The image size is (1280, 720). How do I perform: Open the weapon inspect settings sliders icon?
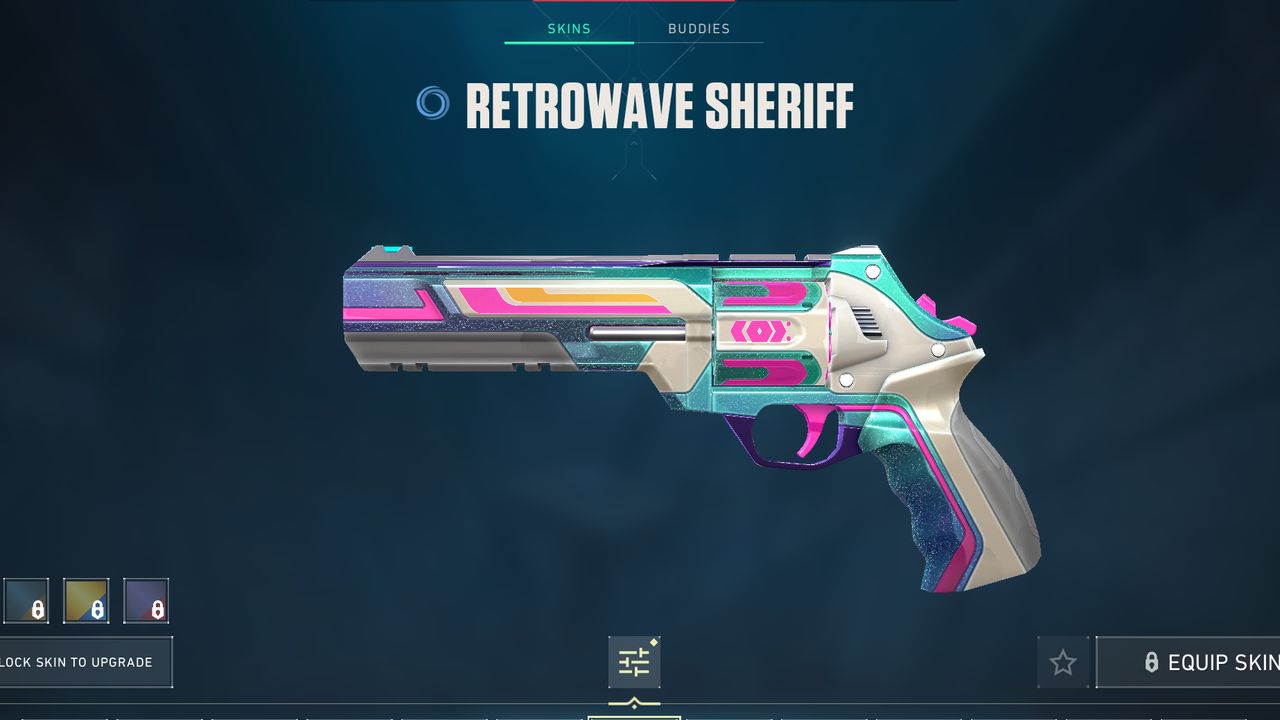(x=633, y=661)
